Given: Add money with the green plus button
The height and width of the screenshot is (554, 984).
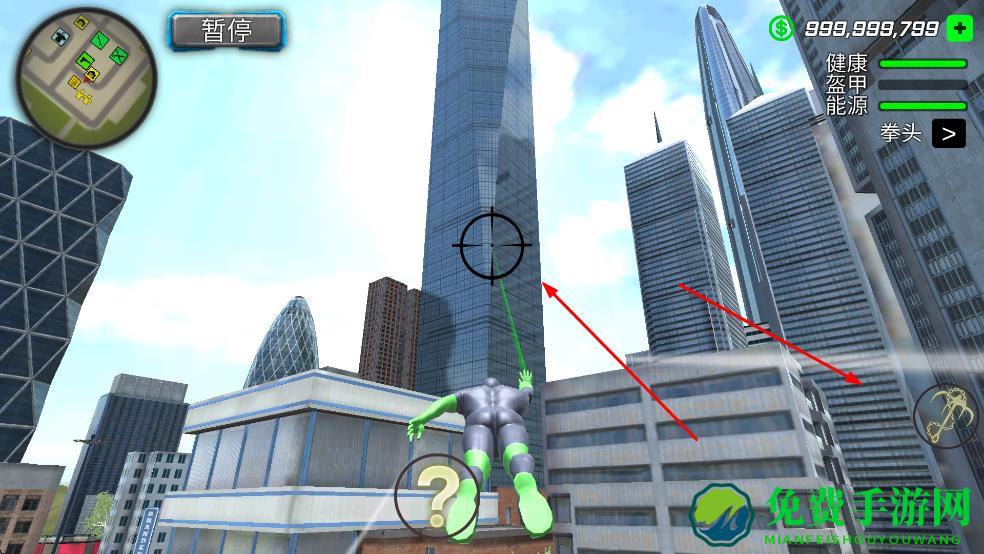Looking at the screenshot, I should coord(959,28).
